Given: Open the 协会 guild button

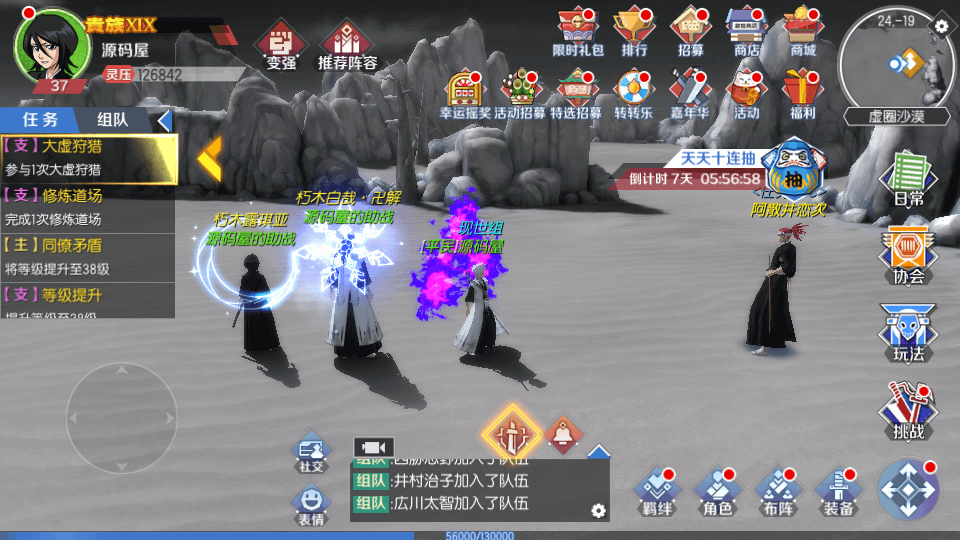Looking at the screenshot, I should (x=908, y=254).
